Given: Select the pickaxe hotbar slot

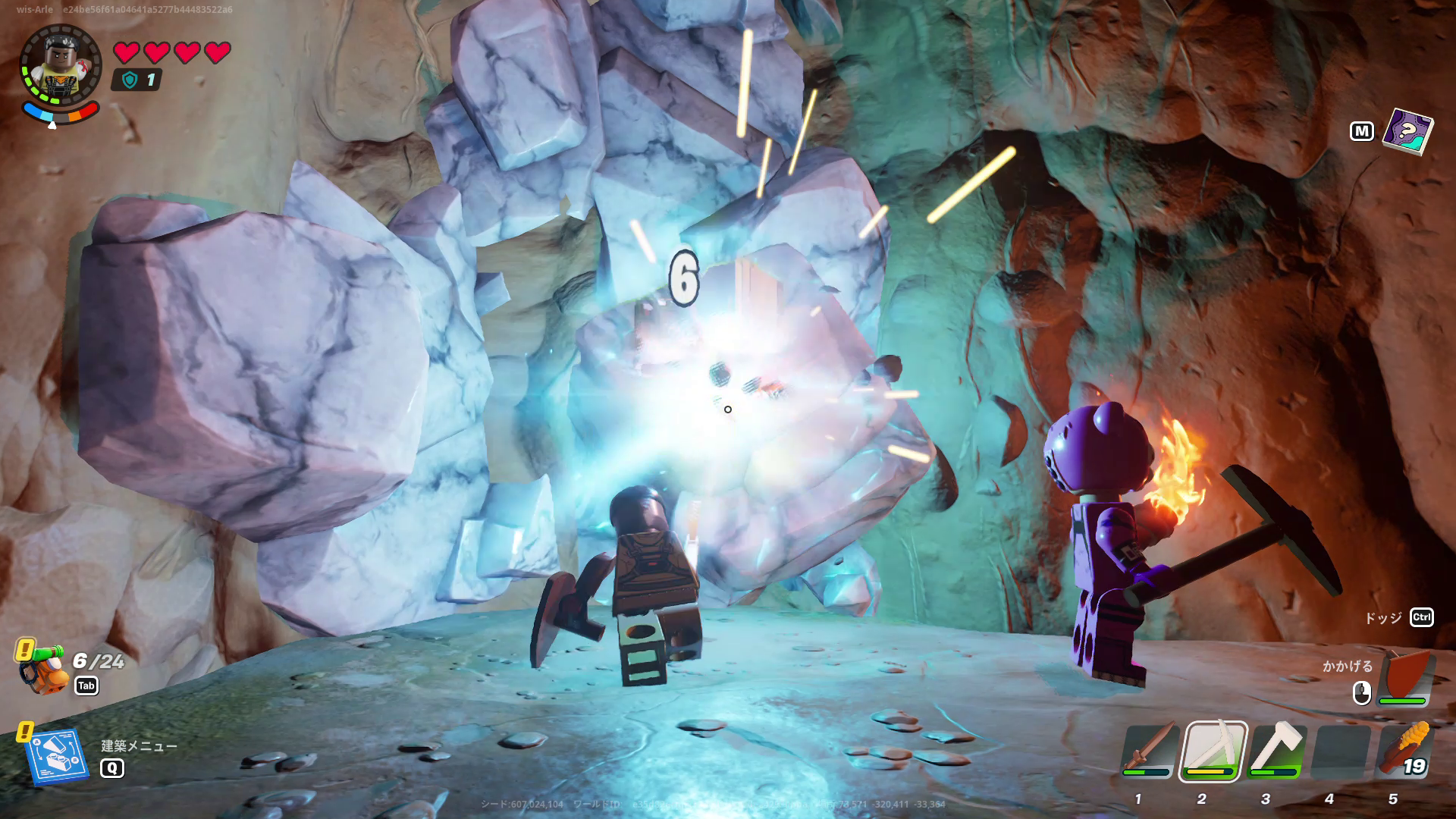Looking at the screenshot, I should click(1213, 751).
